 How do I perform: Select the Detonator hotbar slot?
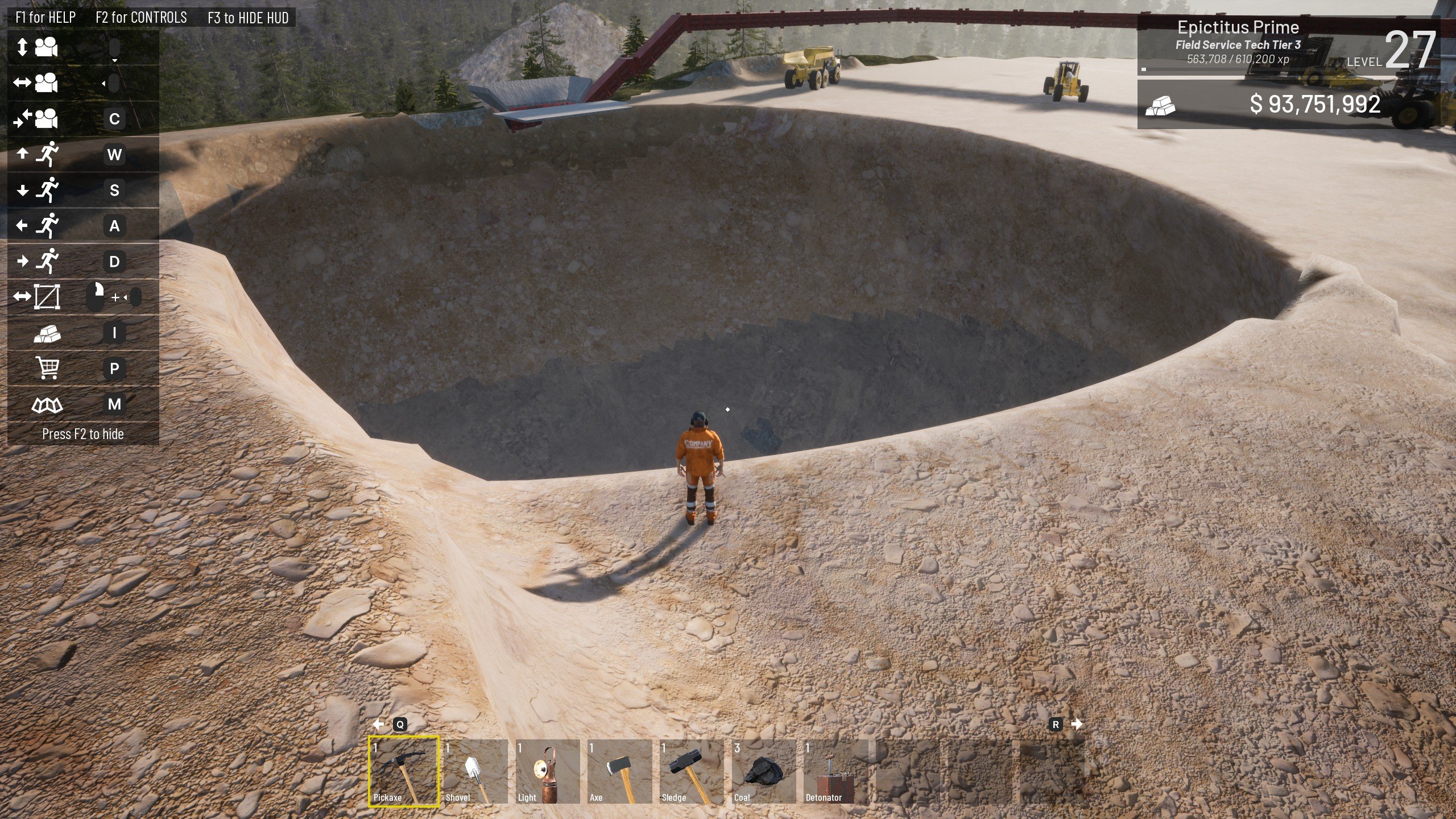835,771
